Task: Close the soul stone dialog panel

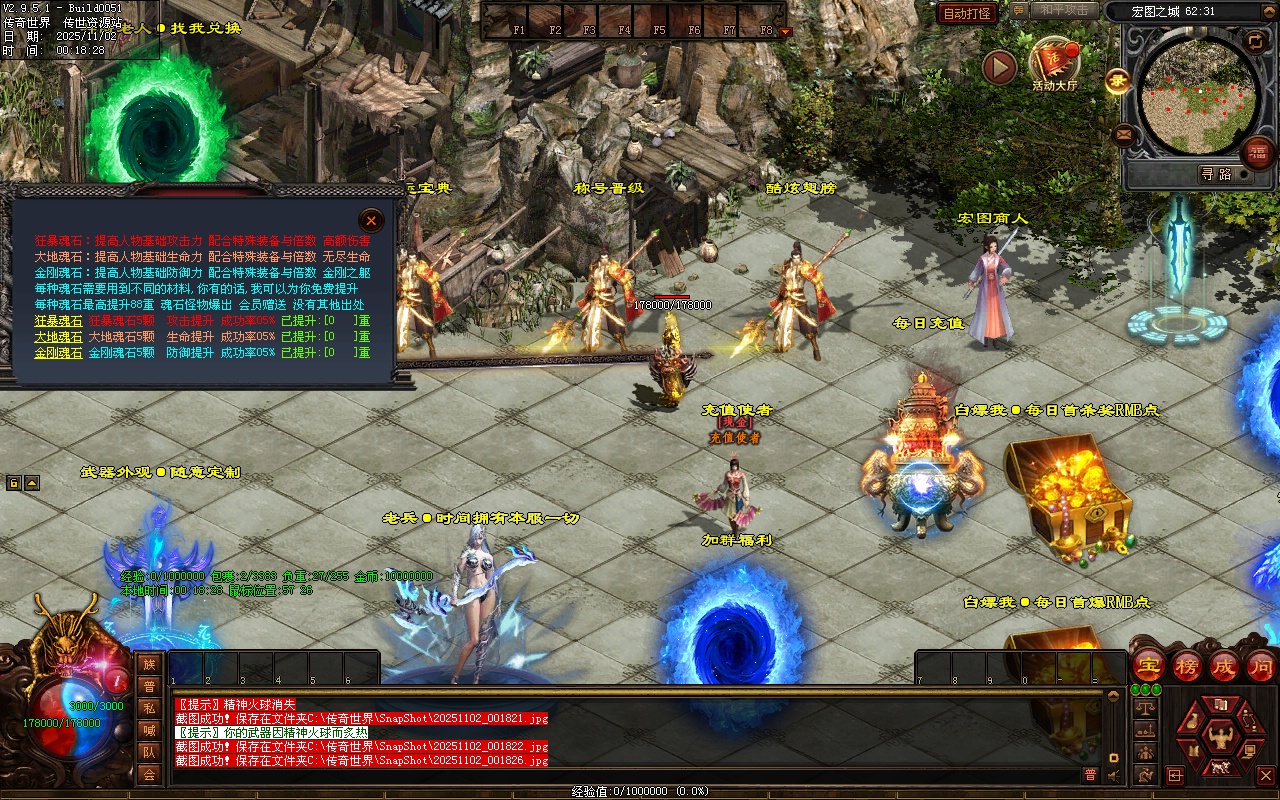Action: coord(371,220)
